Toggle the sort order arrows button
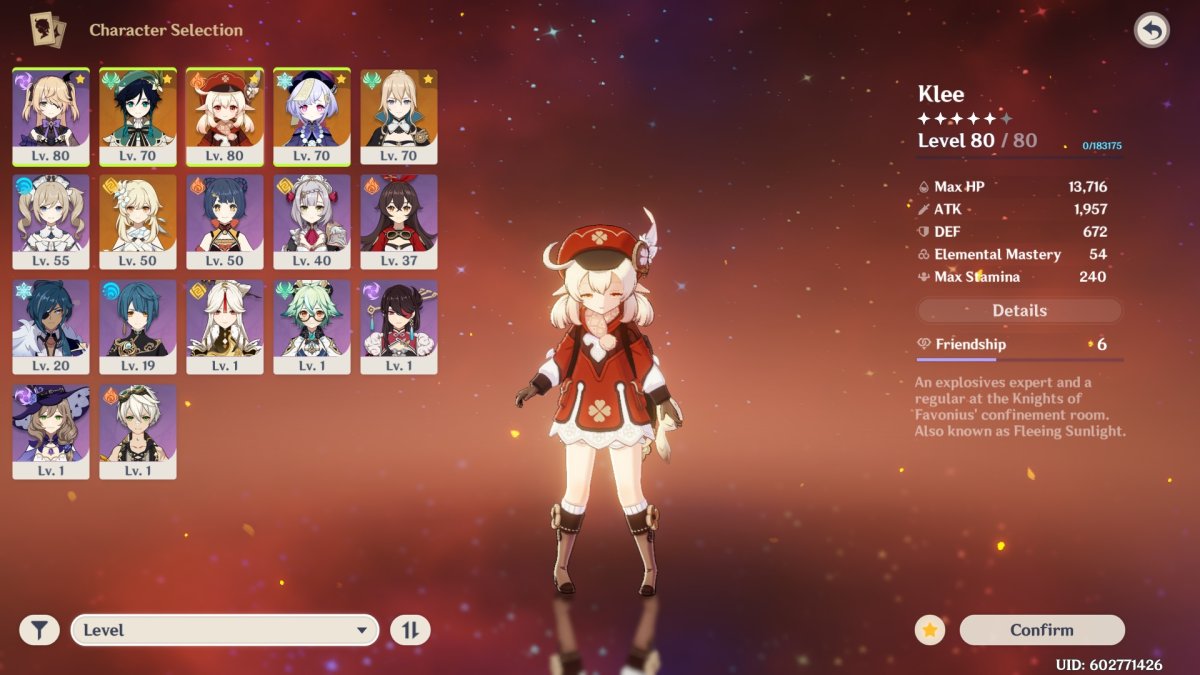The height and width of the screenshot is (675, 1200). (x=410, y=630)
